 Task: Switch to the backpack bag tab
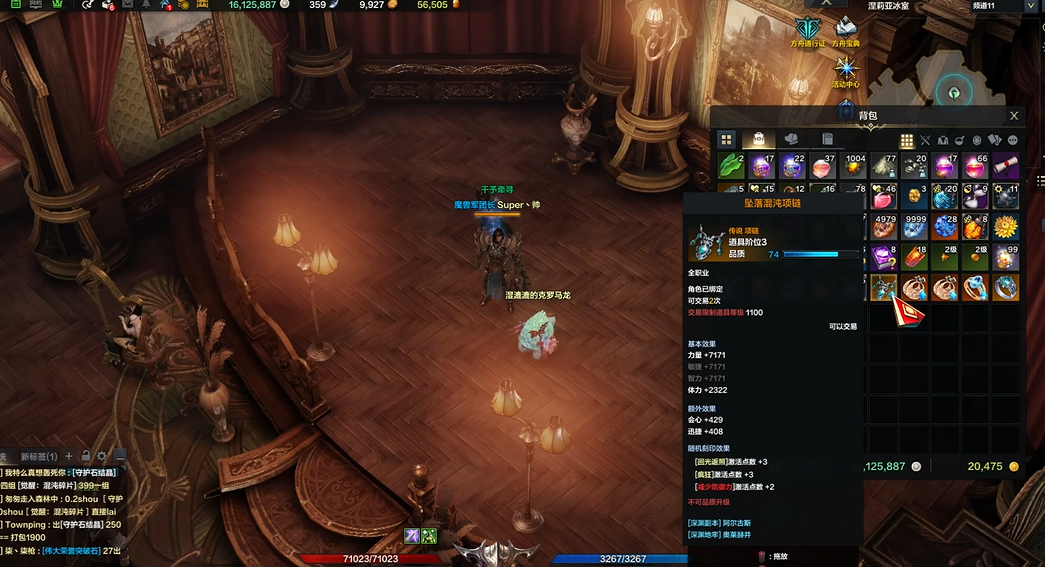click(x=758, y=140)
